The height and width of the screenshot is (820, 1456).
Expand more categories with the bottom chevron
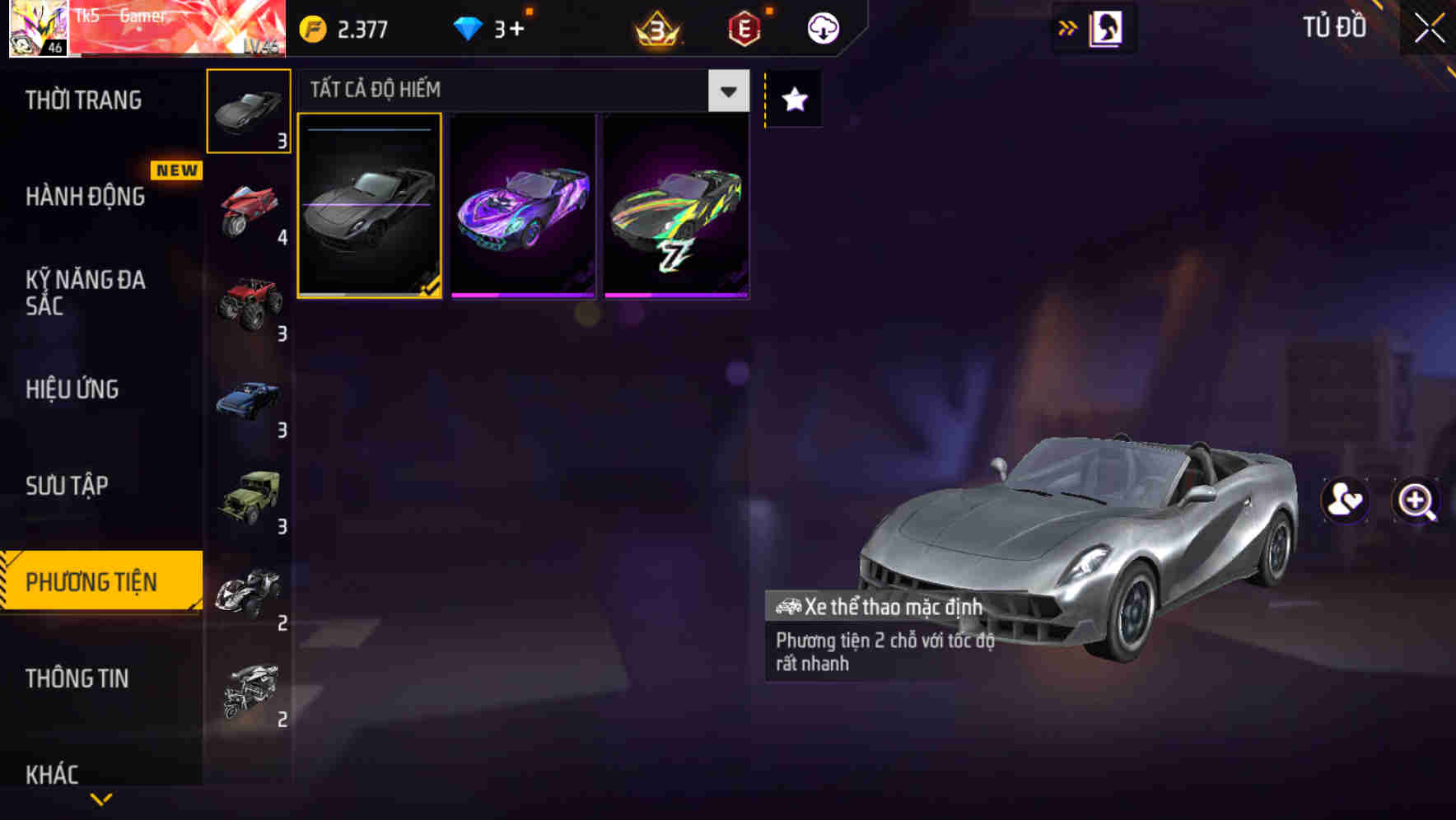[x=100, y=798]
